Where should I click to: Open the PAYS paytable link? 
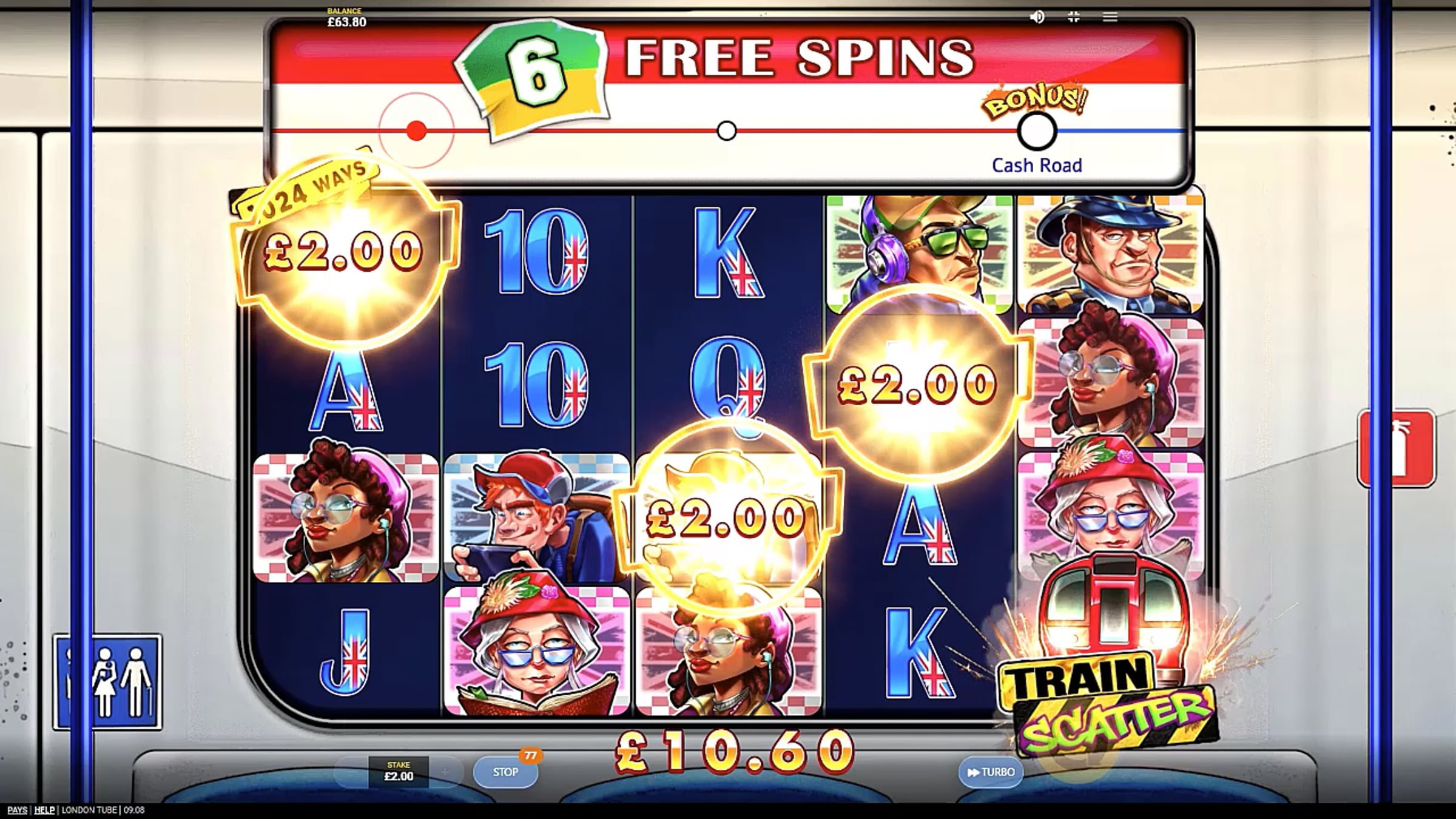pyautogui.click(x=17, y=810)
